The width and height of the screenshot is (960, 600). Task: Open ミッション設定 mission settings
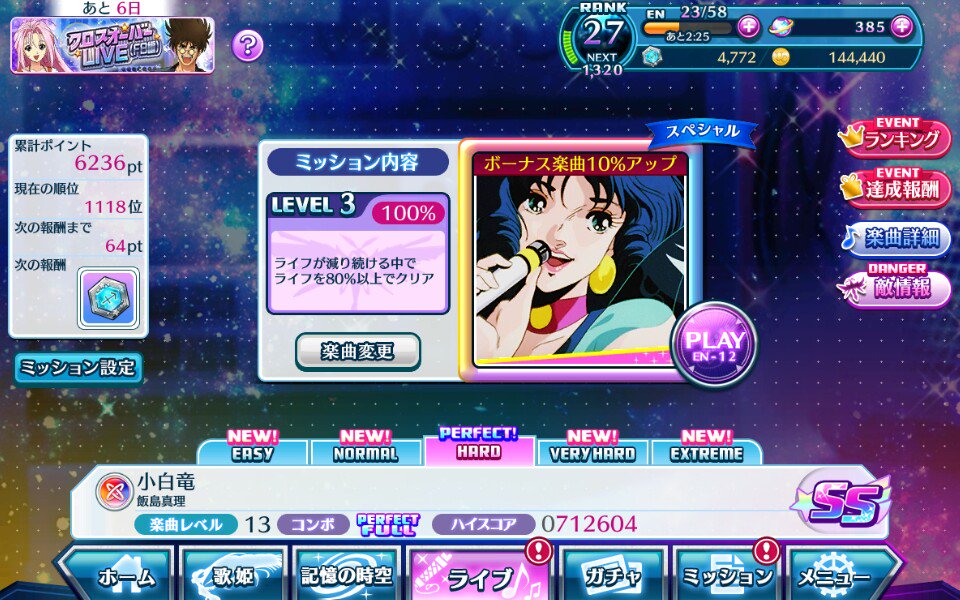click(77, 367)
